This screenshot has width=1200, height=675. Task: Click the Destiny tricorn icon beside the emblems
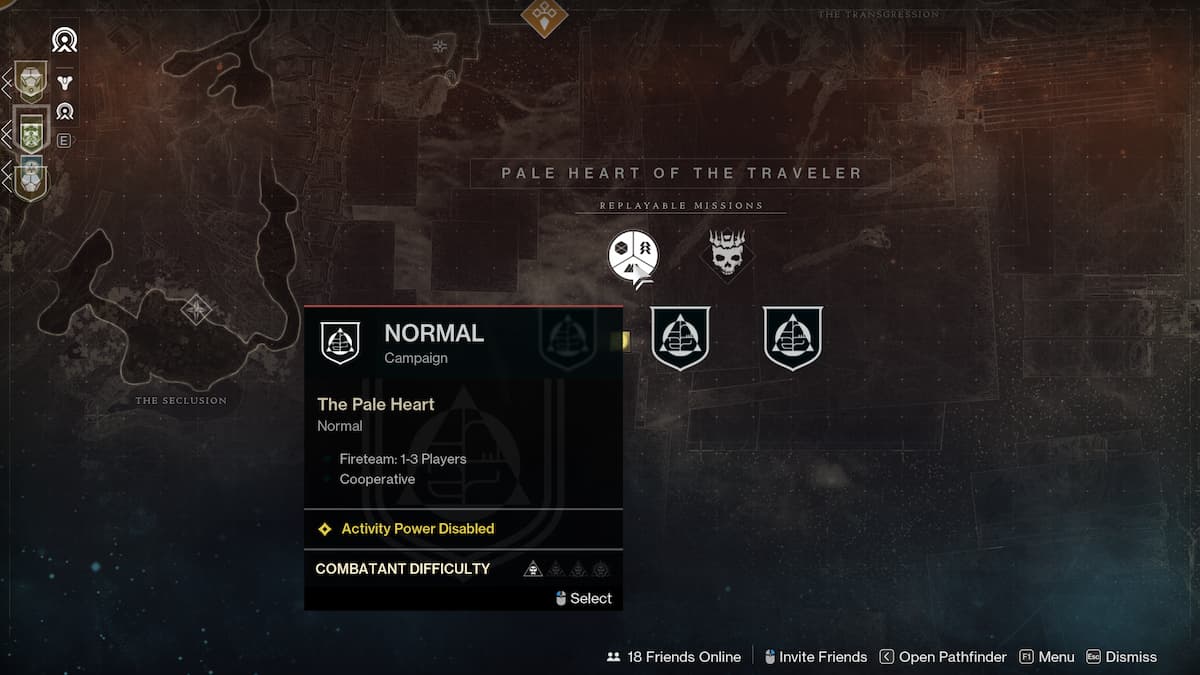pyautogui.click(x=65, y=82)
